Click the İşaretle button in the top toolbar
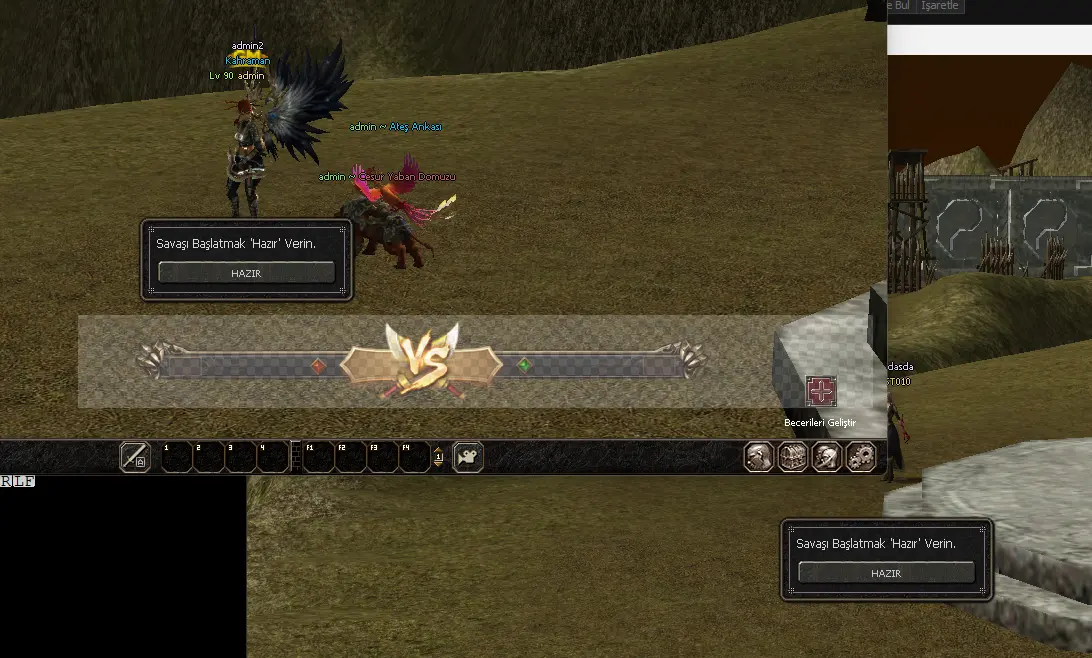Screen dimensions: 1092x658 (x=940, y=6)
